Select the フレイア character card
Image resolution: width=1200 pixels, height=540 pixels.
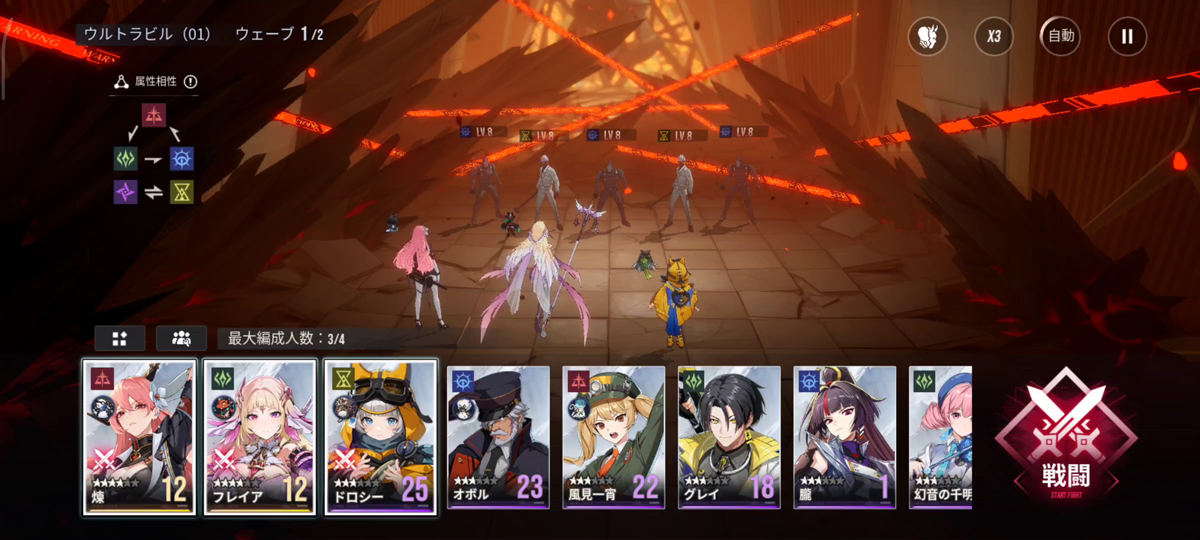pos(260,438)
